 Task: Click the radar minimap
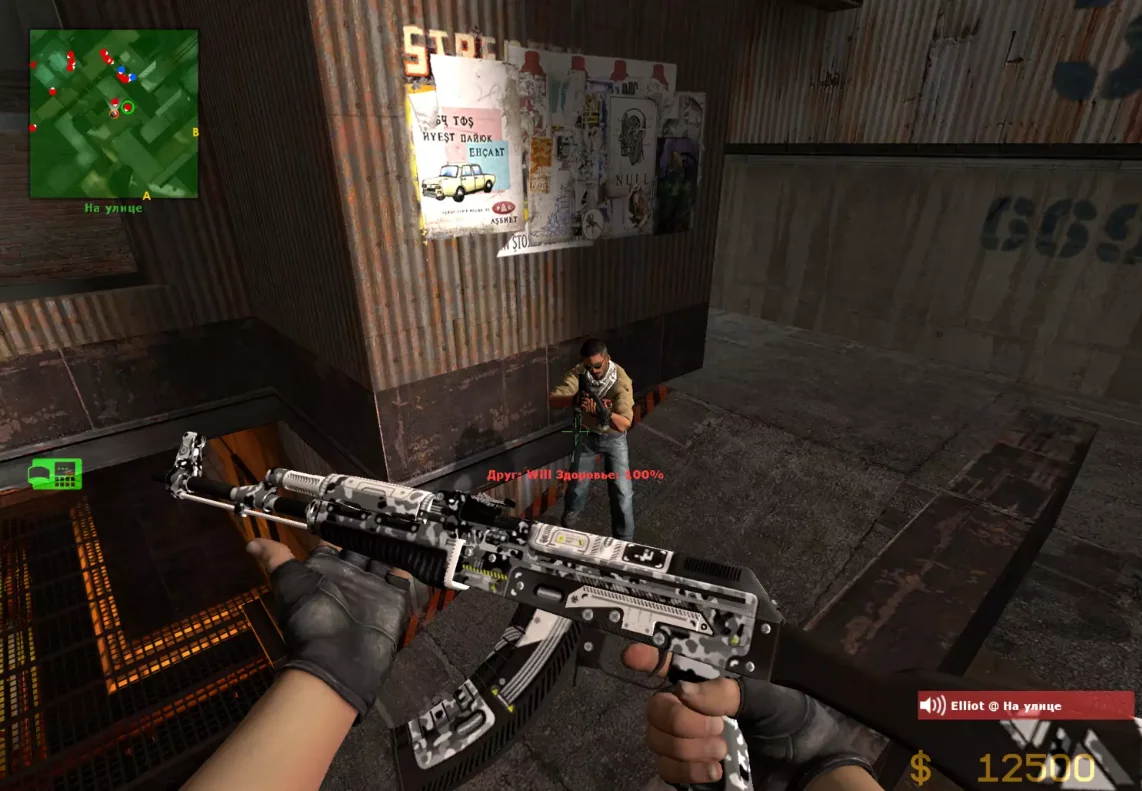113,113
